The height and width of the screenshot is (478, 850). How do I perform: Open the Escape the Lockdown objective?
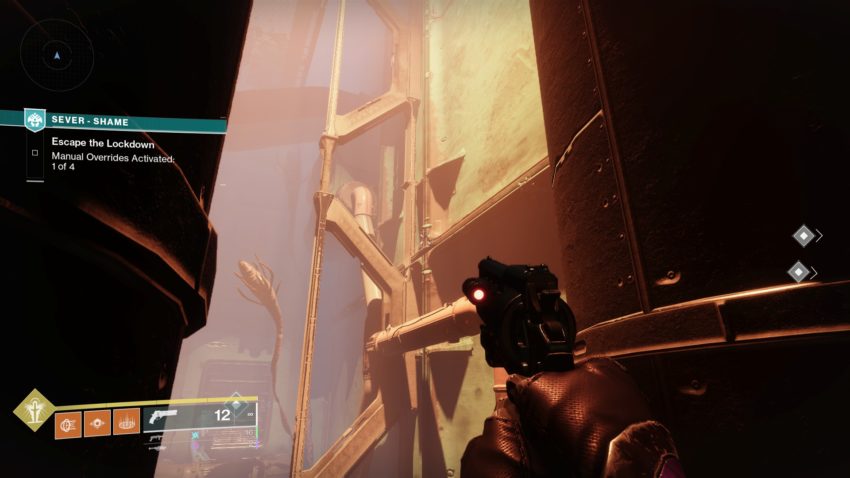pos(95,142)
